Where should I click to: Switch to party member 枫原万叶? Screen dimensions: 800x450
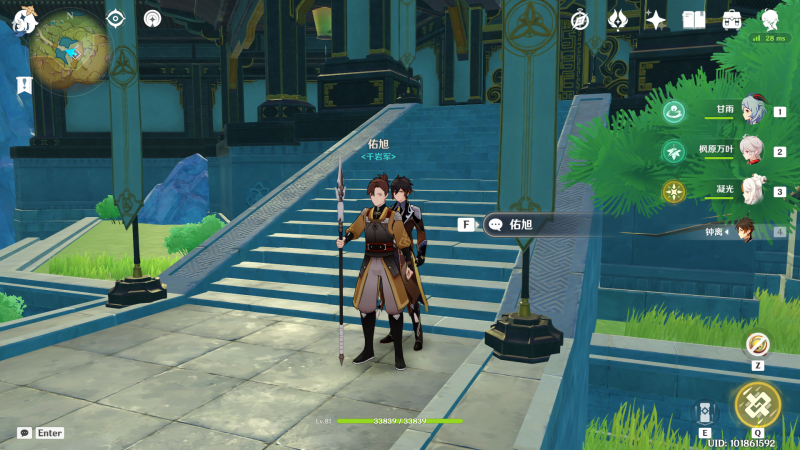[x=751, y=152]
